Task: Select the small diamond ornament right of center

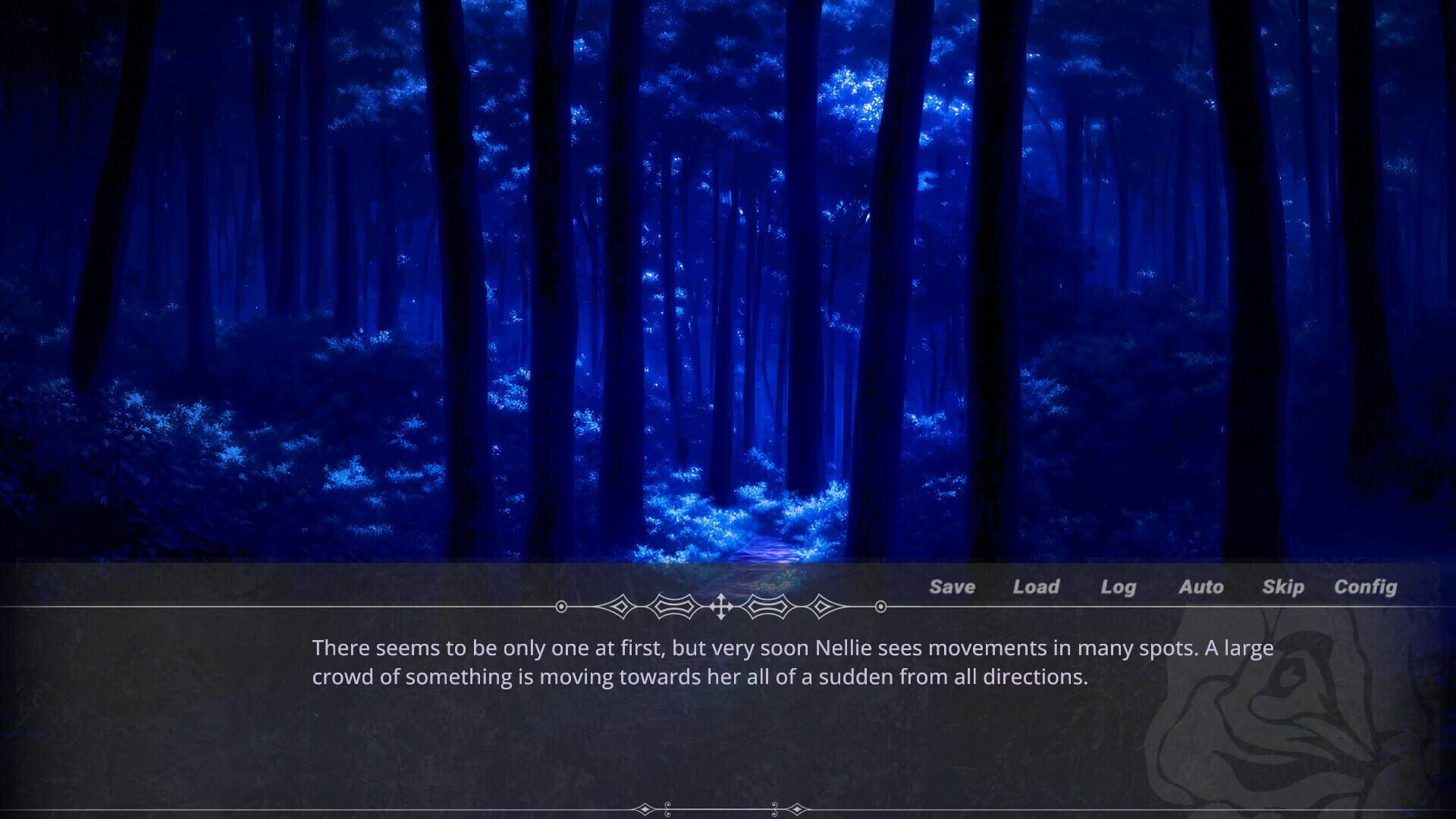Action: pyautogui.click(x=821, y=607)
